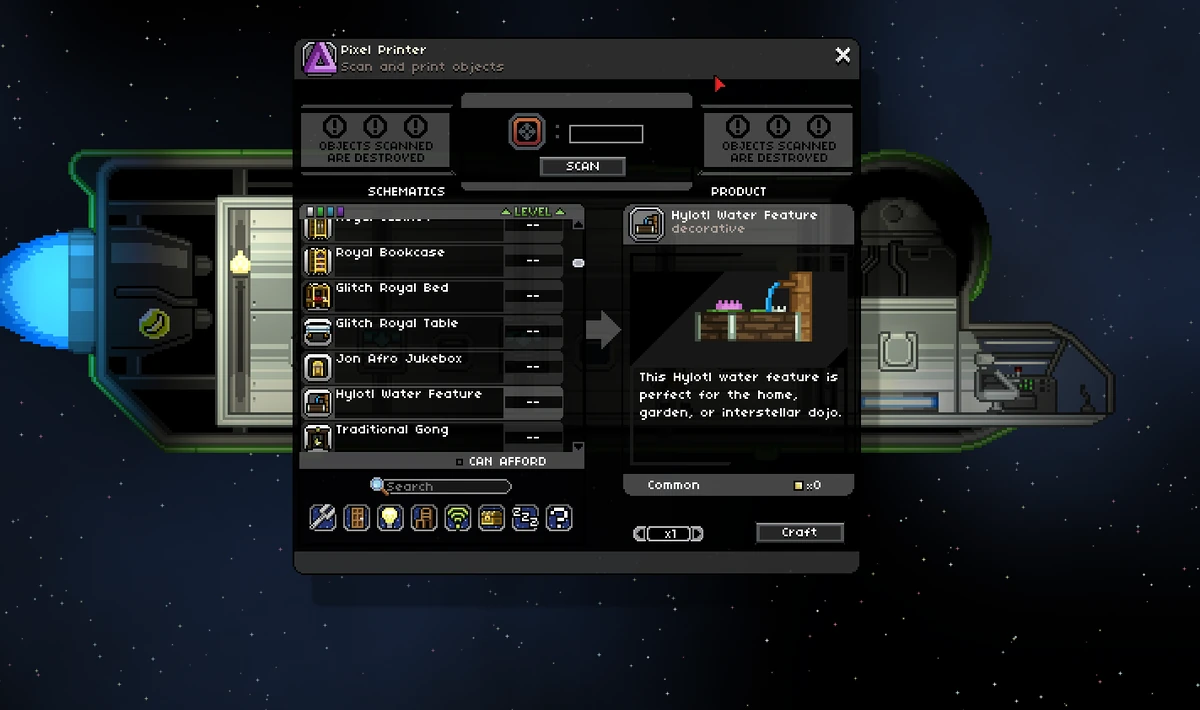Click the SCAN button

coord(582,166)
